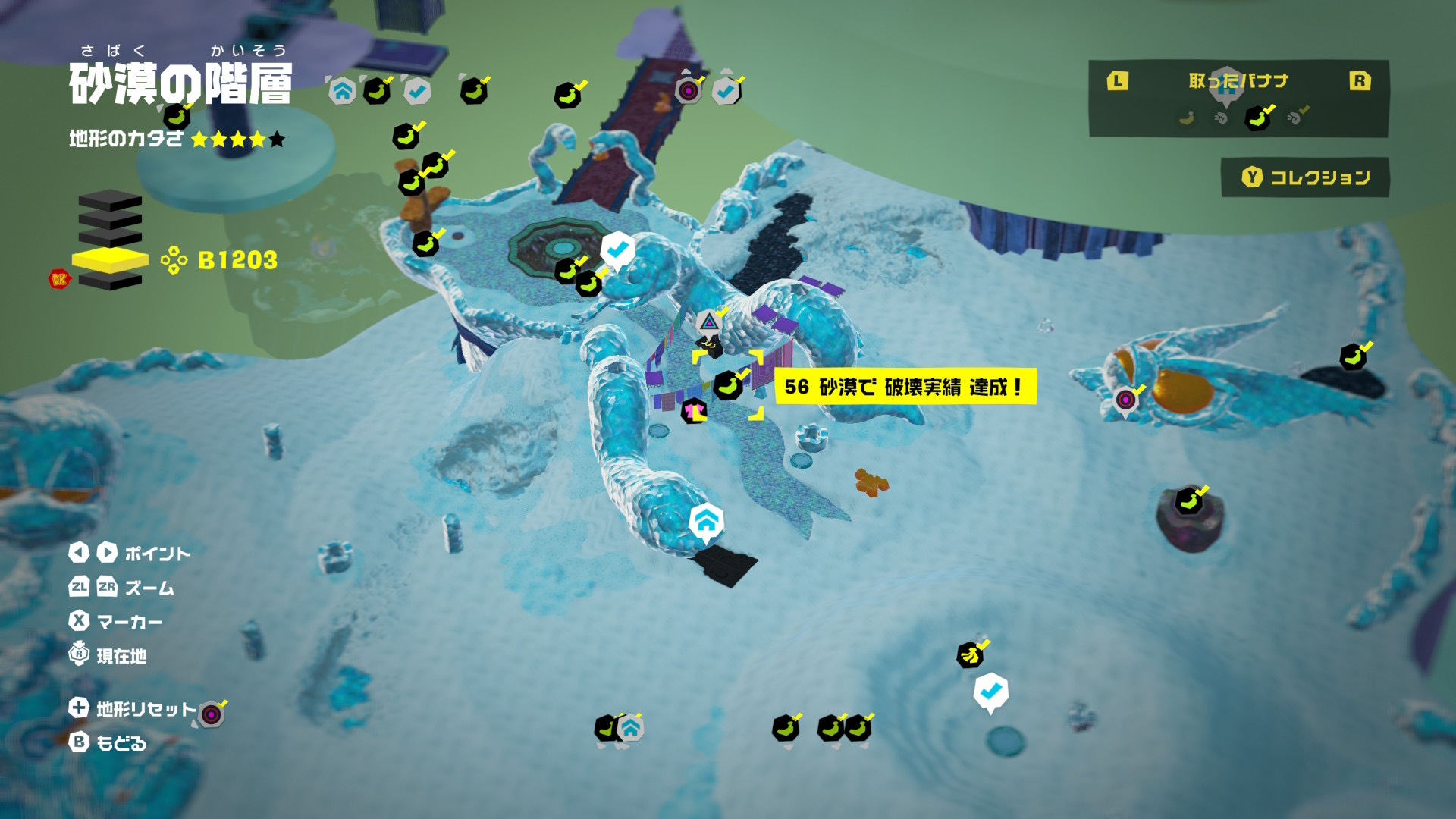
Task: Select the highlighted yellow layer in layer stack
Action: 110,260
